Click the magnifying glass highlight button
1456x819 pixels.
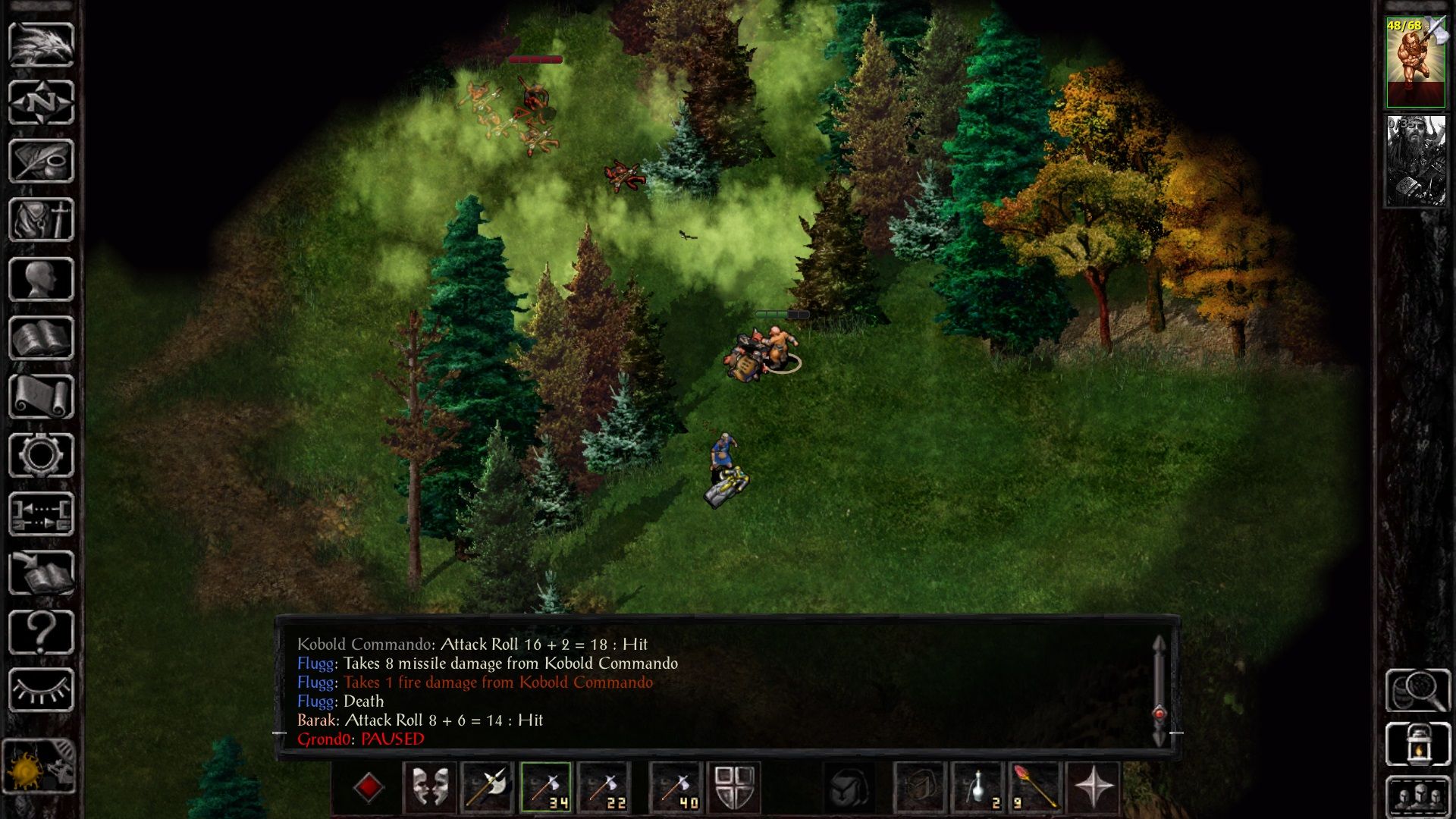click(x=1417, y=690)
